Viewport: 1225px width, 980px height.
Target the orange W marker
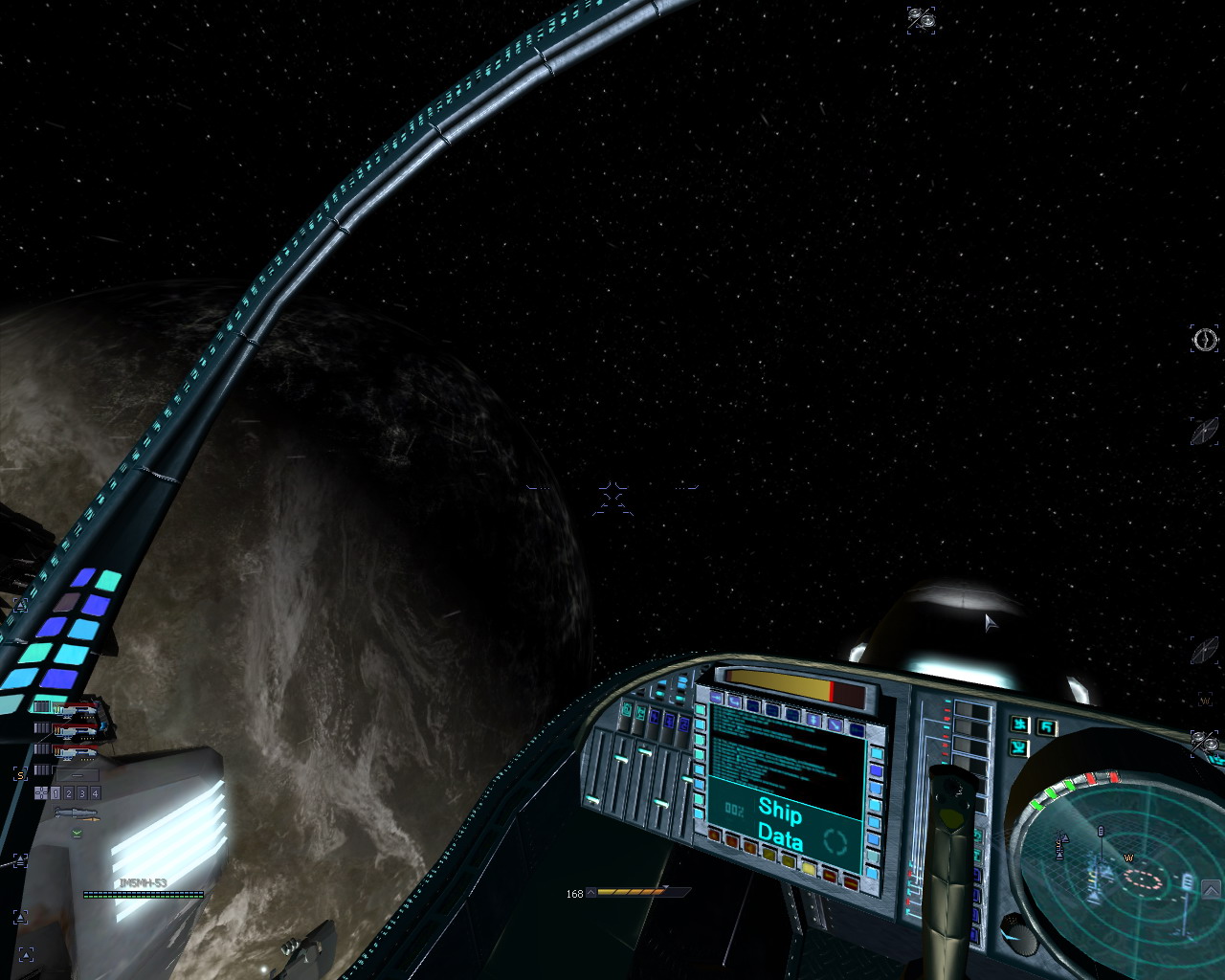[1205, 701]
